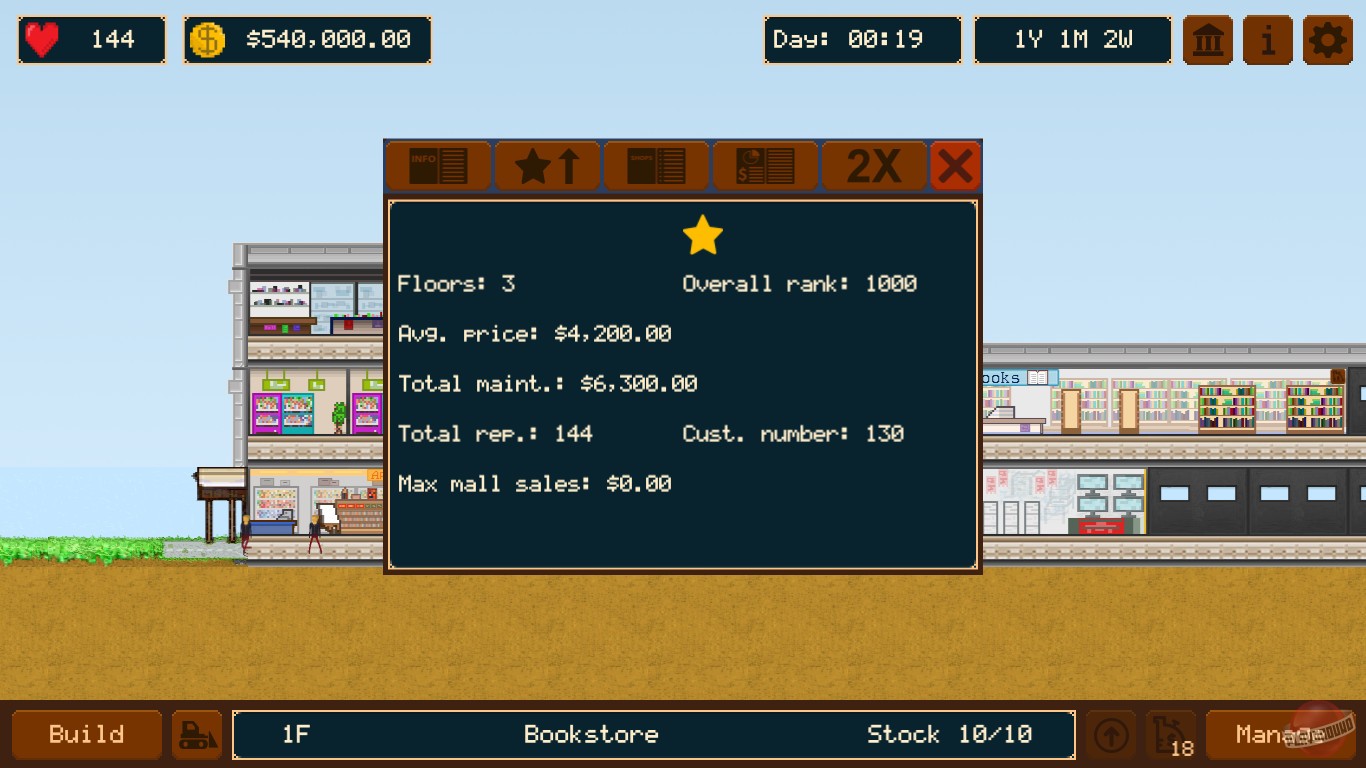
Task: Click the heart reputation counter
Action: pos(91,40)
